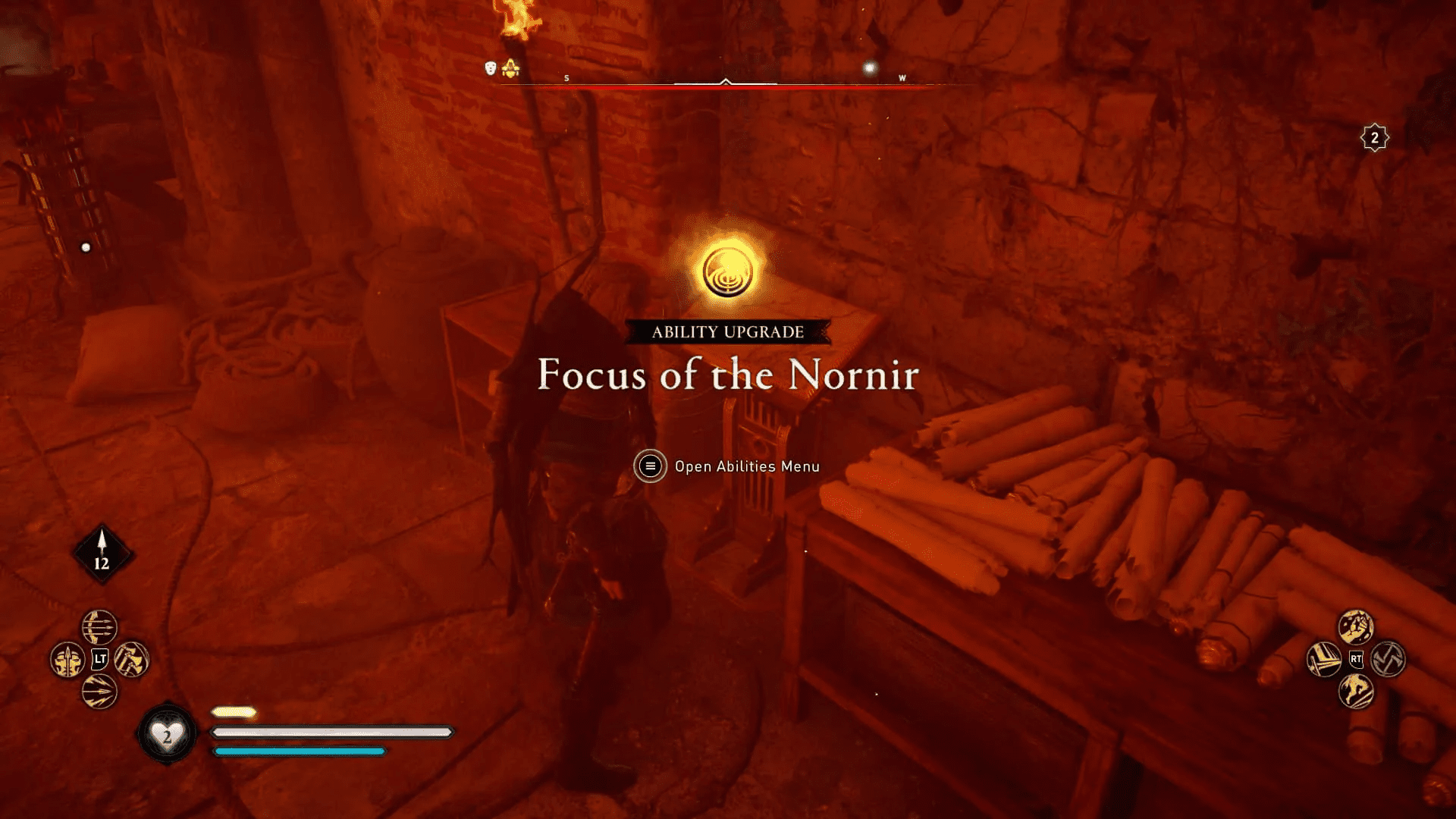This screenshot has height=819, width=1456.
Task: Expand the power level badge showing 2
Action: [x=1374, y=137]
